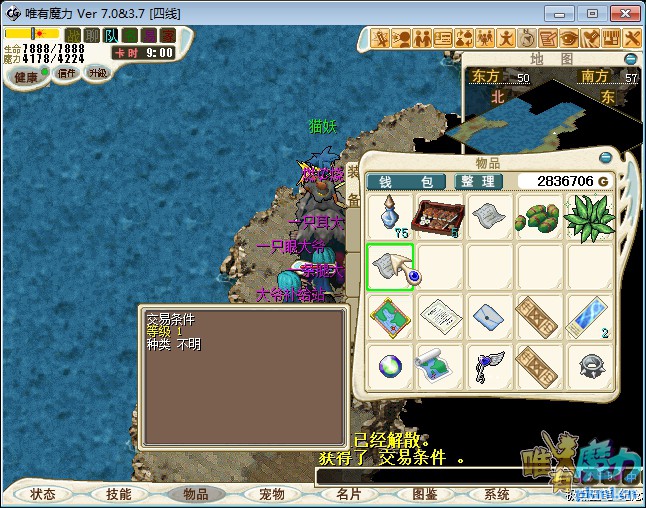The height and width of the screenshot is (508, 646).
Task: Open the 系统 system menu
Action: click(x=497, y=494)
